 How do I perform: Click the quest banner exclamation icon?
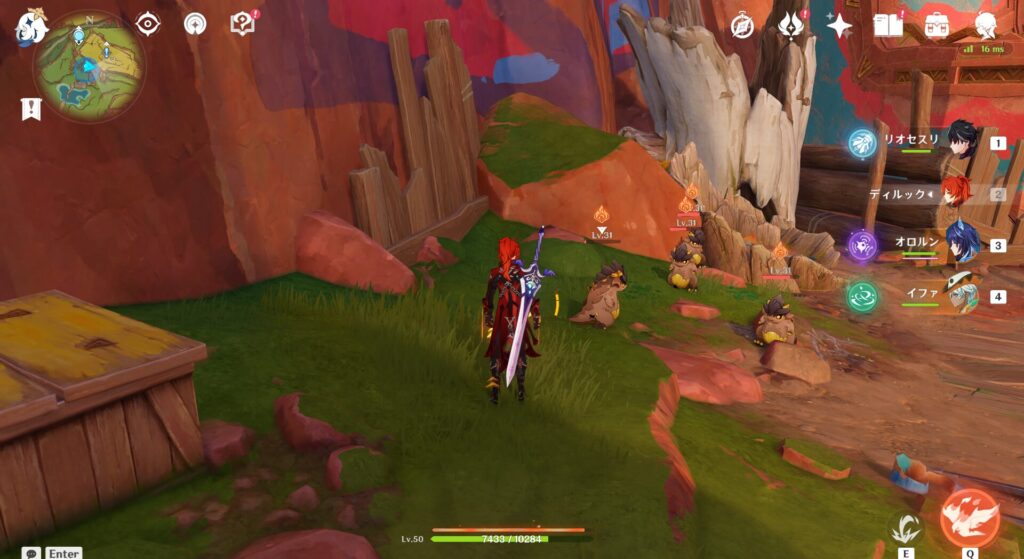[30, 109]
